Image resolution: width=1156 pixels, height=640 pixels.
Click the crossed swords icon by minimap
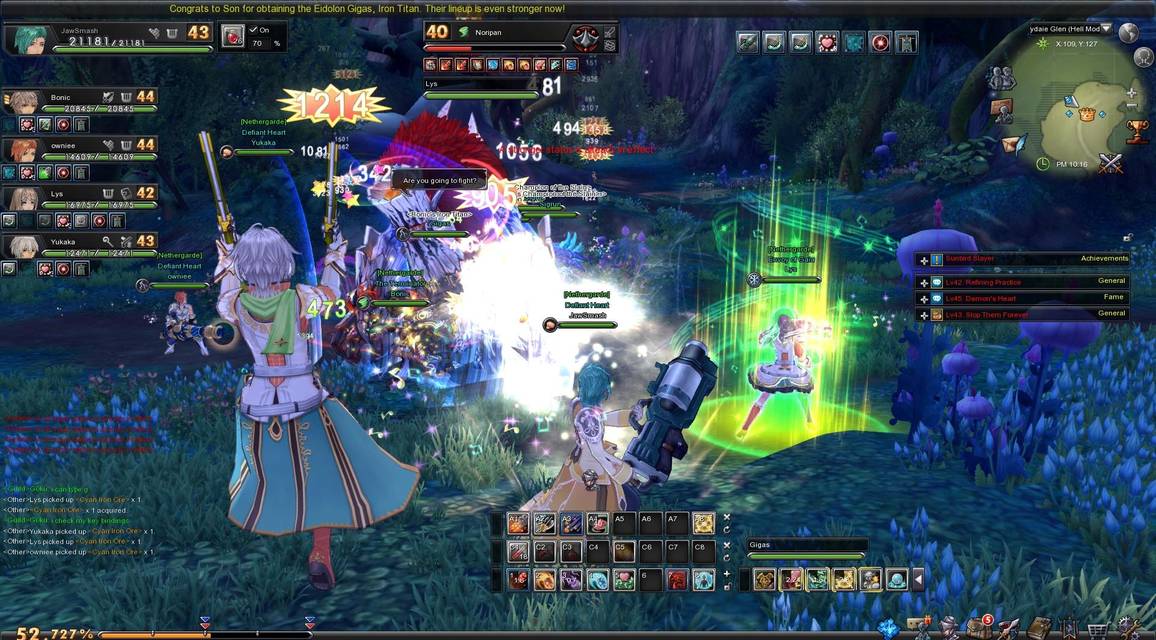point(1111,163)
